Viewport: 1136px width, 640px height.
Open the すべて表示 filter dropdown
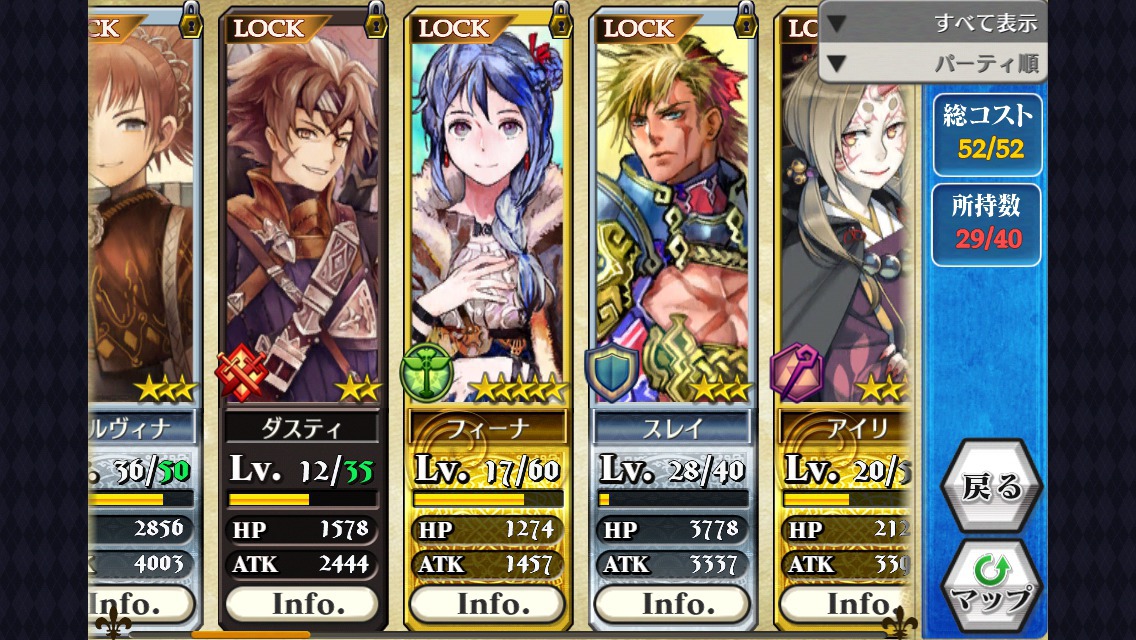click(x=932, y=22)
